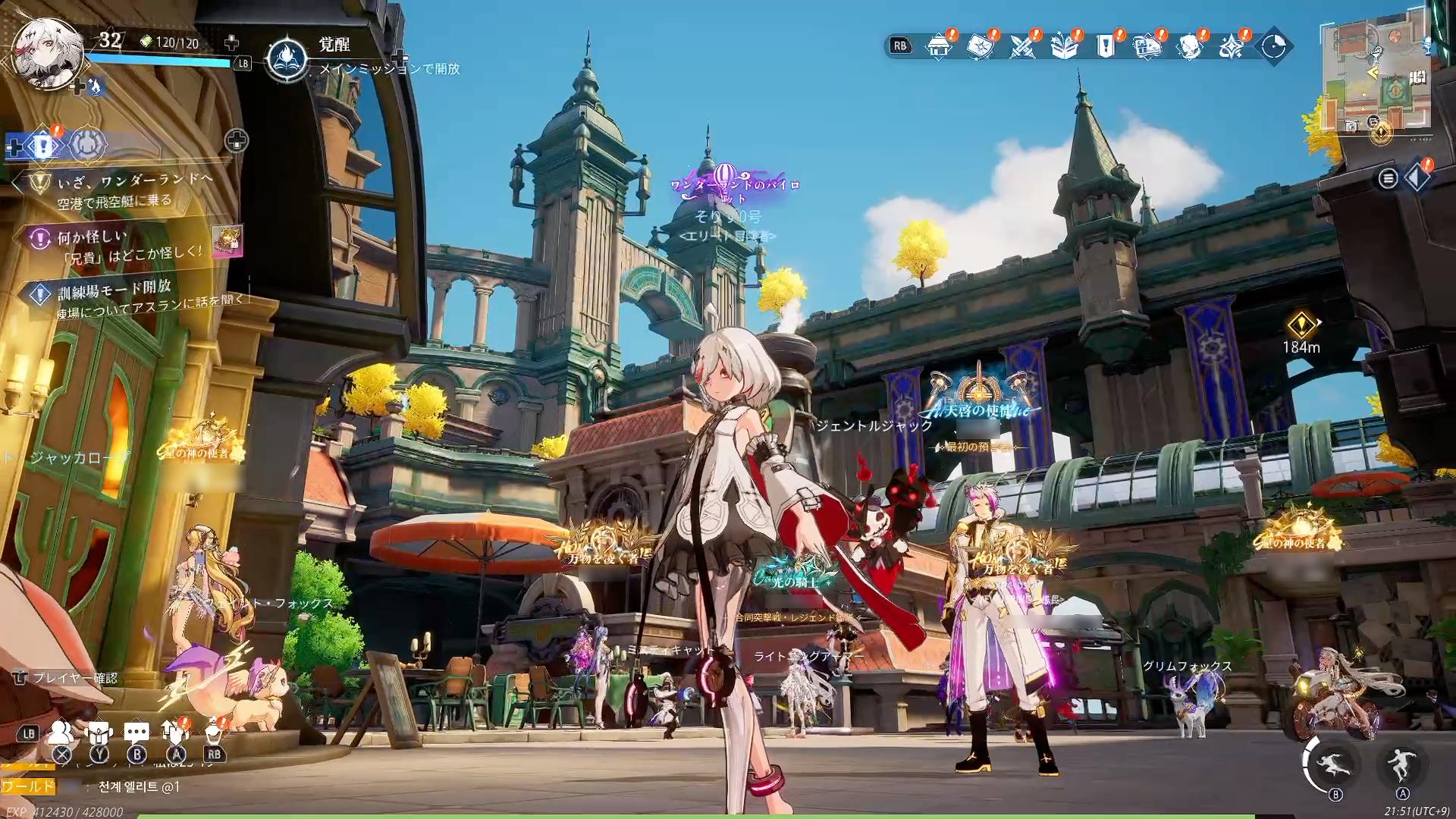Viewport: 1456px width, 819px height.
Task: Open the house-shaped shop icon
Action: point(939,46)
